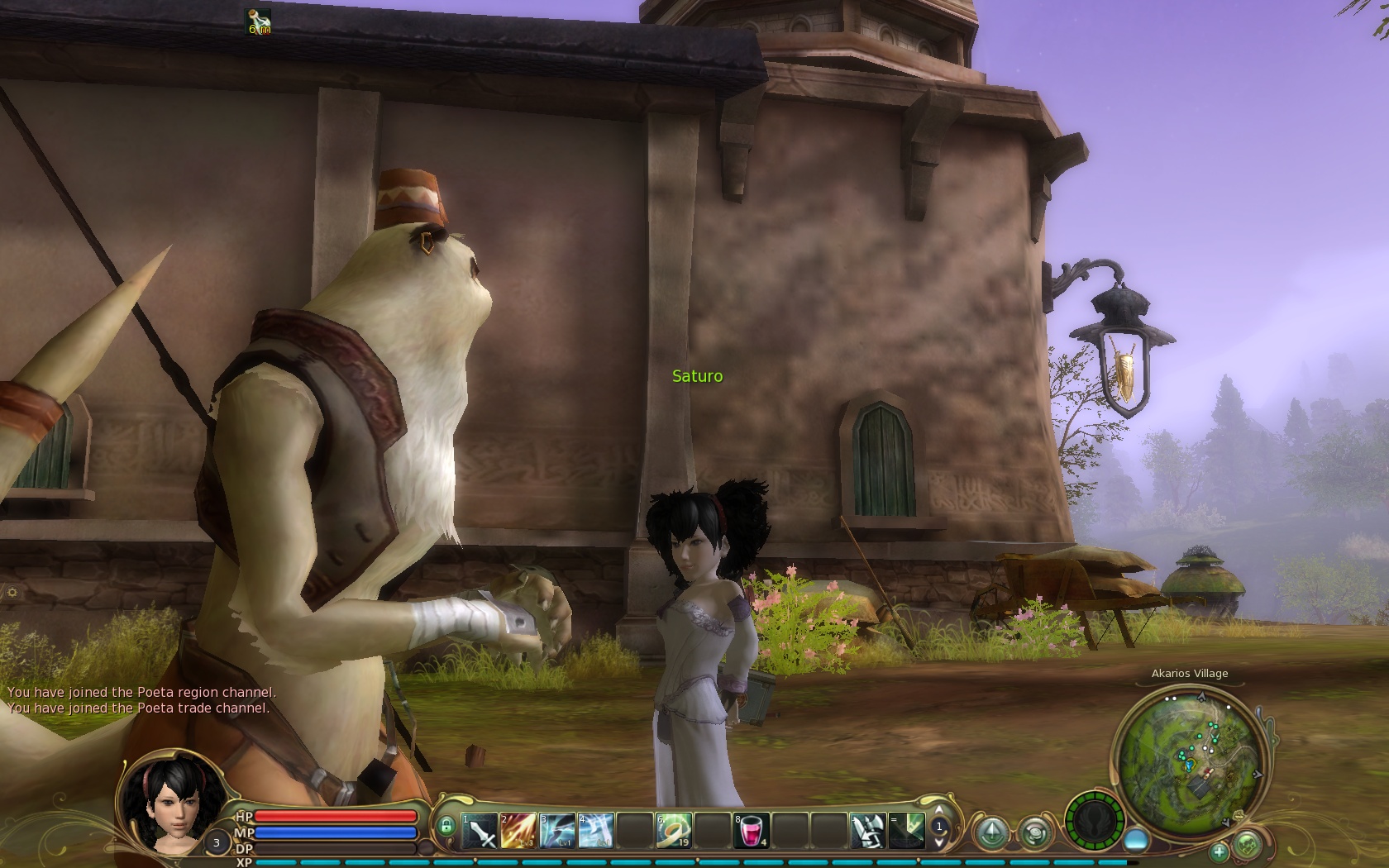Toggle the blue chat bubble indicator
The height and width of the screenshot is (868, 1389).
[1137, 838]
